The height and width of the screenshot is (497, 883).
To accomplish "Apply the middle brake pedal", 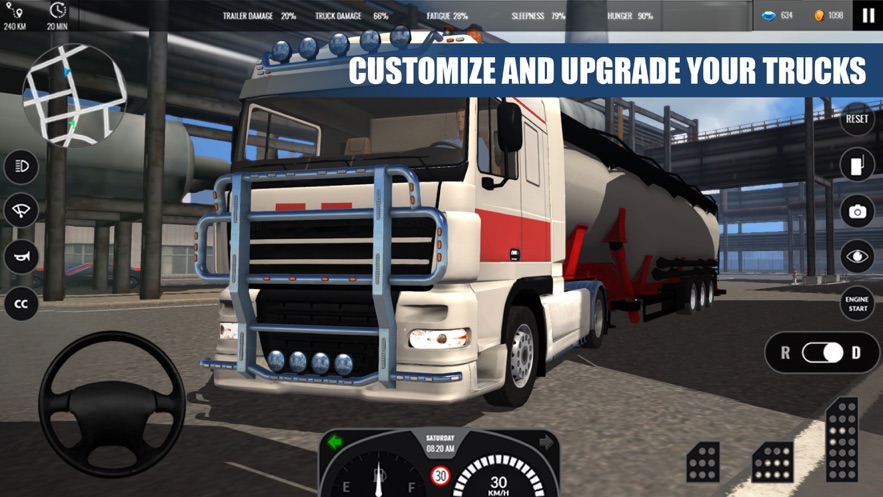I will click(x=772, y=462).
